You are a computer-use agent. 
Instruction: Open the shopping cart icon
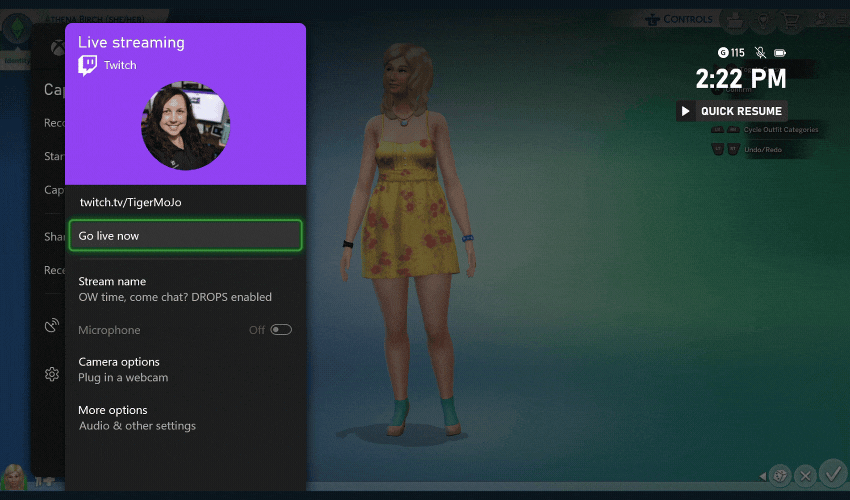tap(792, 19)
